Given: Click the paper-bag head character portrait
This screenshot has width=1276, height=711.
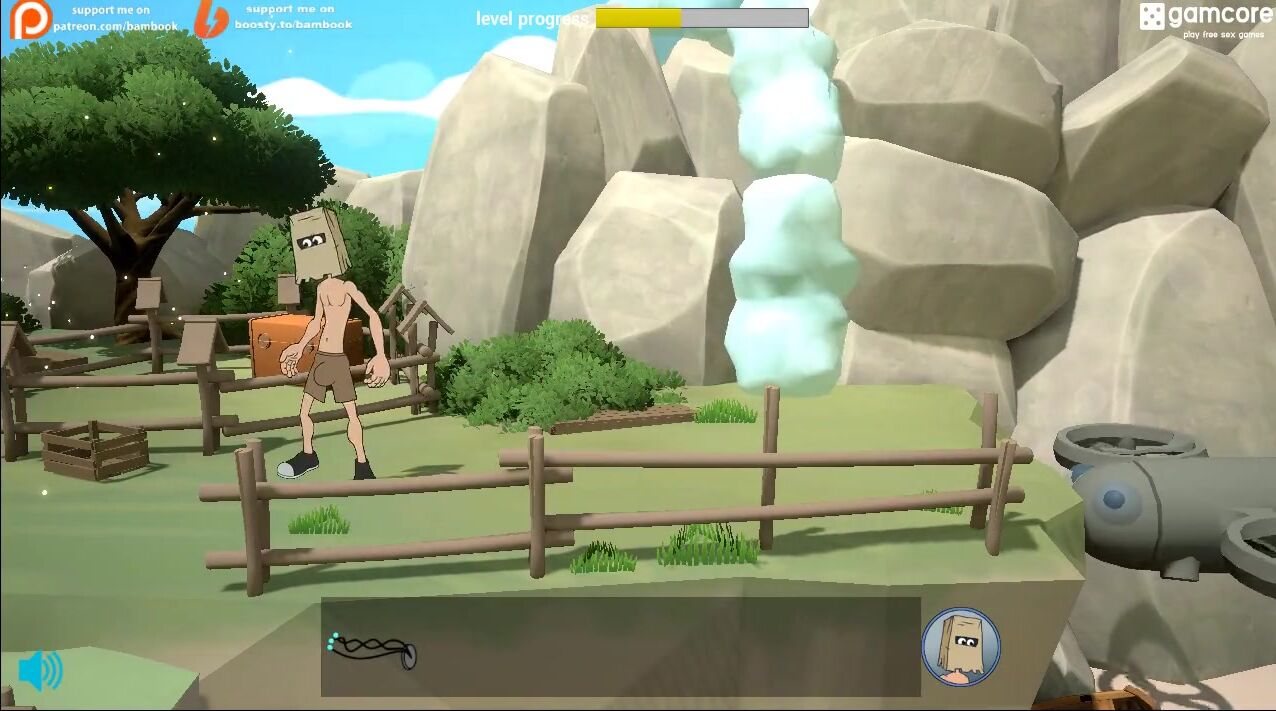Looking at the screenshot, I should click(960, 646).
